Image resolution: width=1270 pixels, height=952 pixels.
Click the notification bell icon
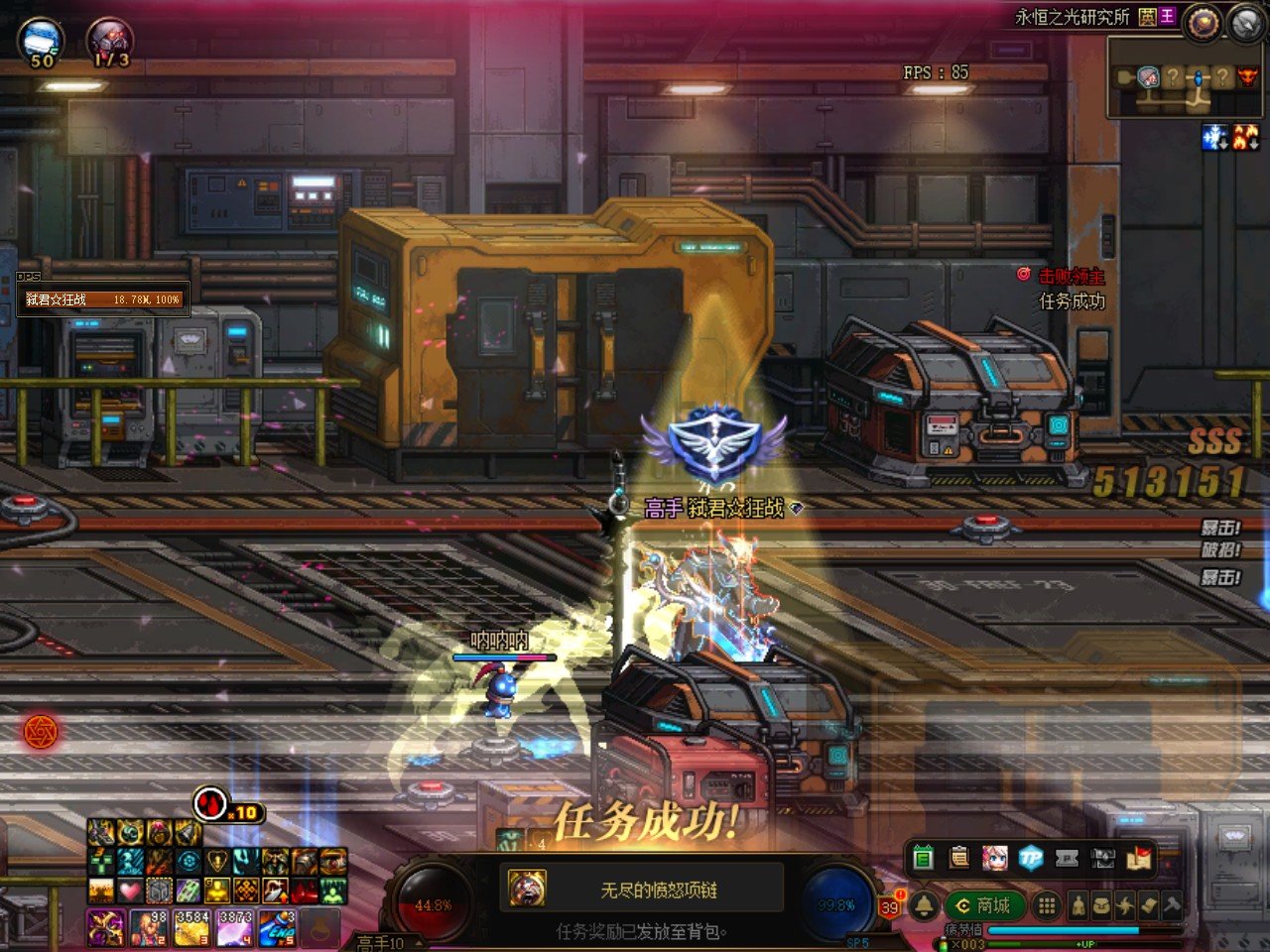[923, 905]
